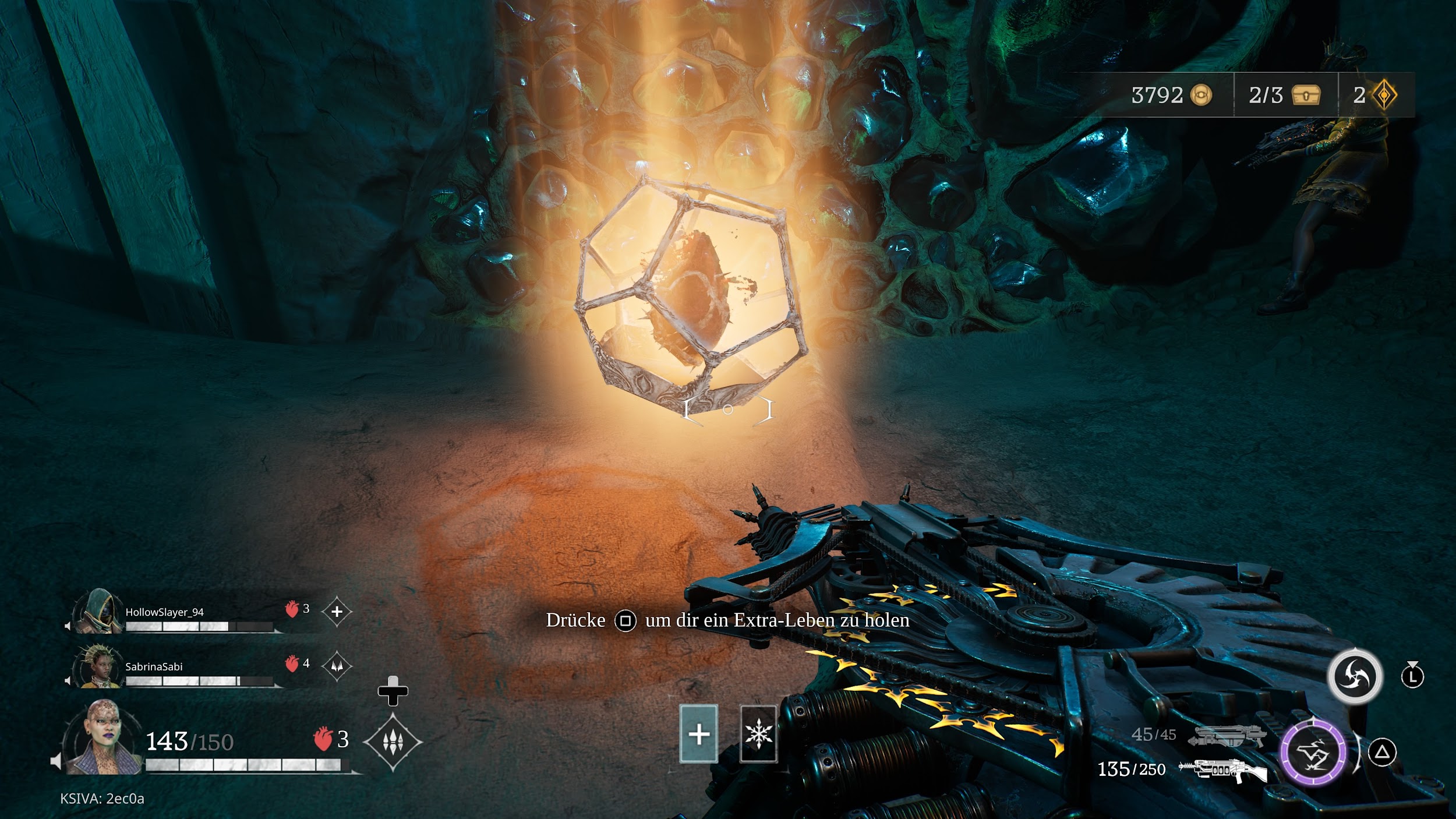
Task: Click the orange diamond token icon
Action: (x=1384, y=95)
